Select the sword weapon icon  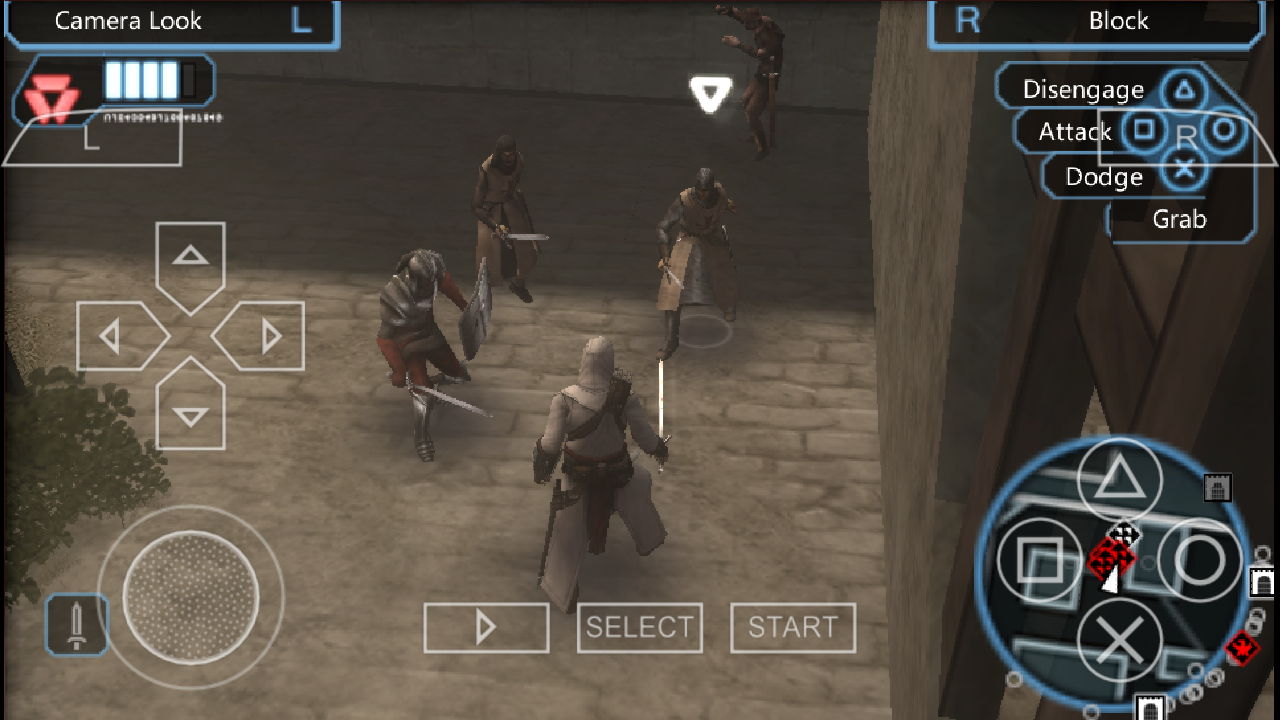click(76, 625)
